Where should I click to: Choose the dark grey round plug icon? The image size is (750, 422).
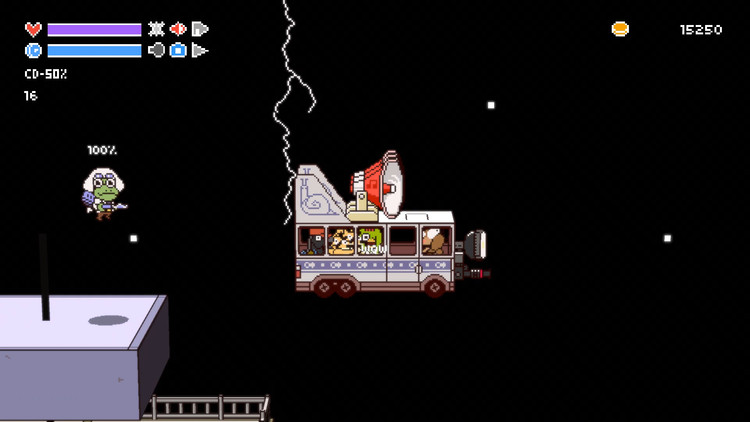click(156, 50)
